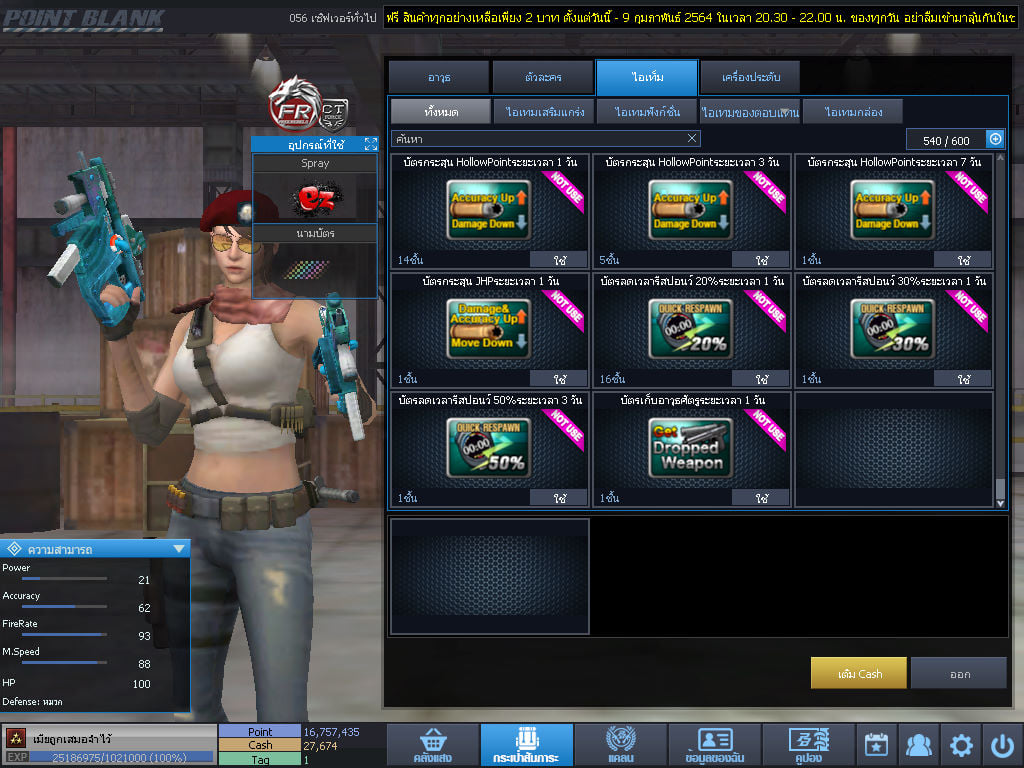The width and height of the screenshot is (1024, 768).
Task: Click the ค้นหา search field
Action: point(538,138)
